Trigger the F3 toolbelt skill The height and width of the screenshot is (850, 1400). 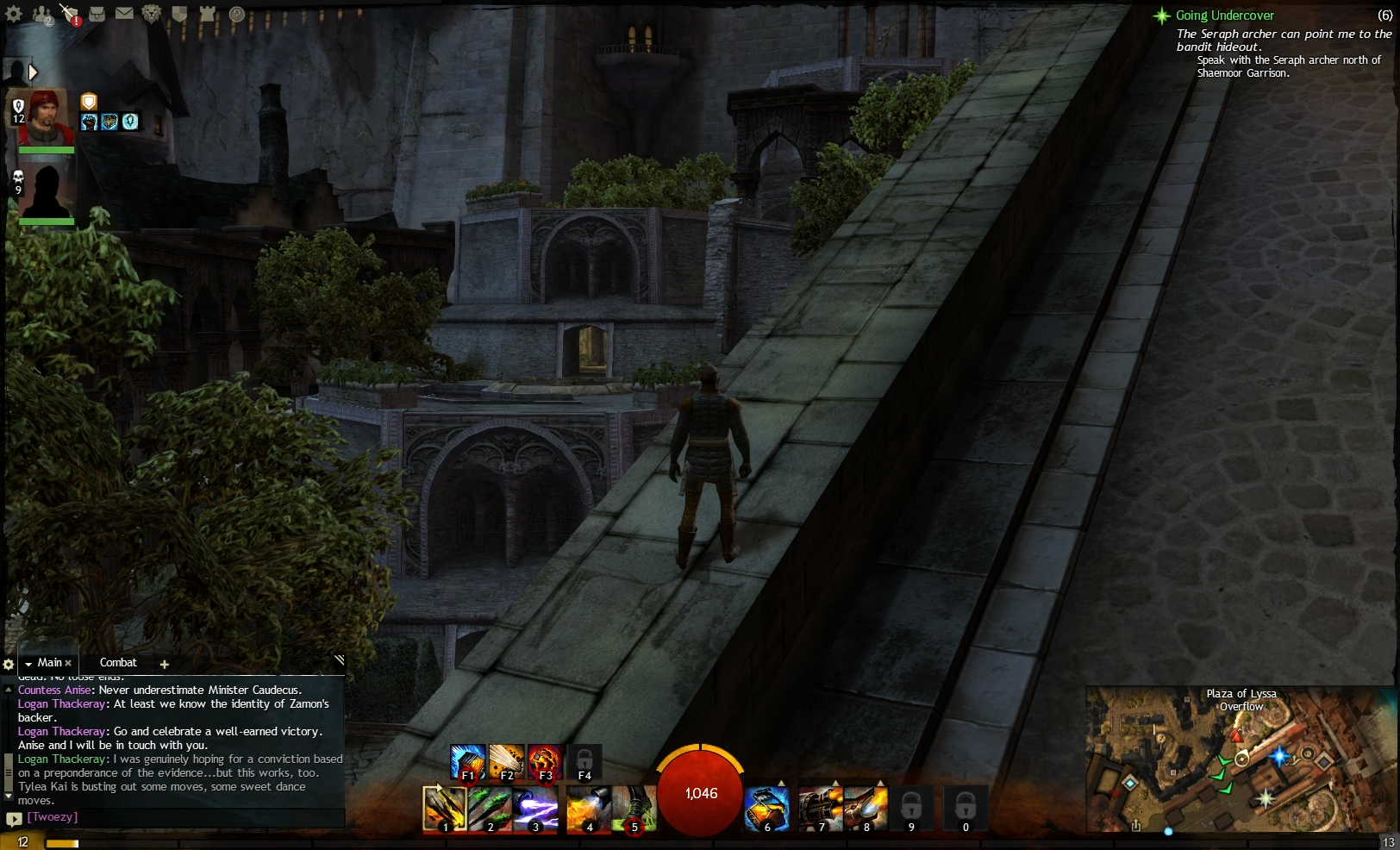[x=545, y=759]
